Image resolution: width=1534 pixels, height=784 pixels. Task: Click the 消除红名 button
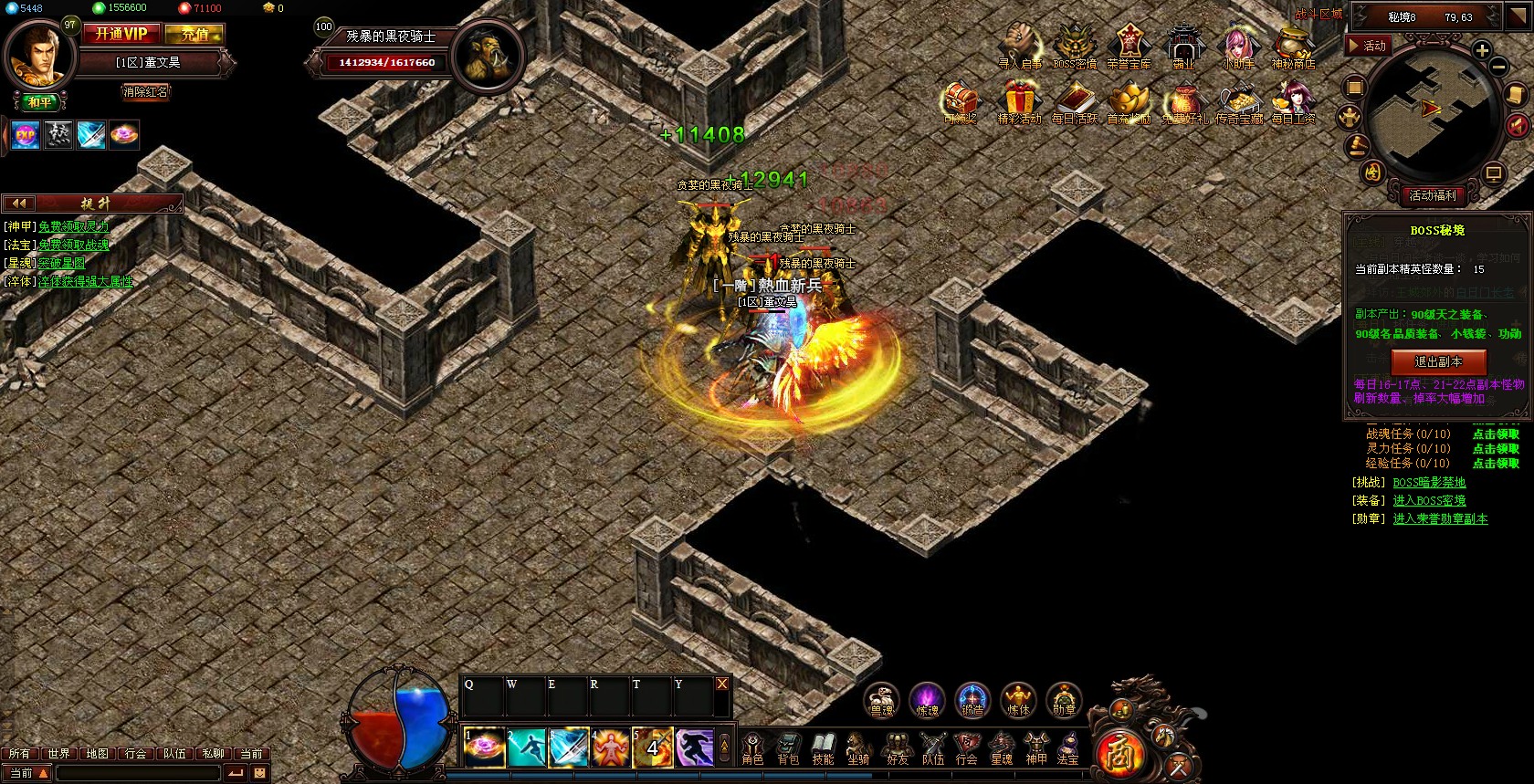tap(146, 91)
